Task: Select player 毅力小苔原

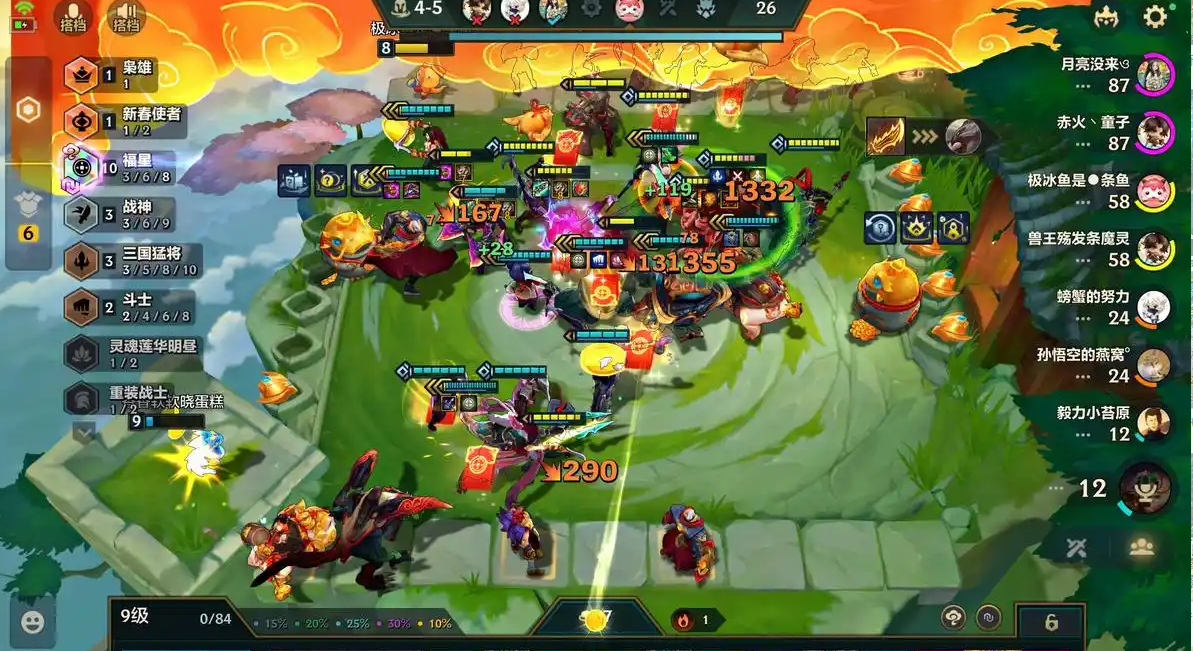Action: coord(1111,423)
